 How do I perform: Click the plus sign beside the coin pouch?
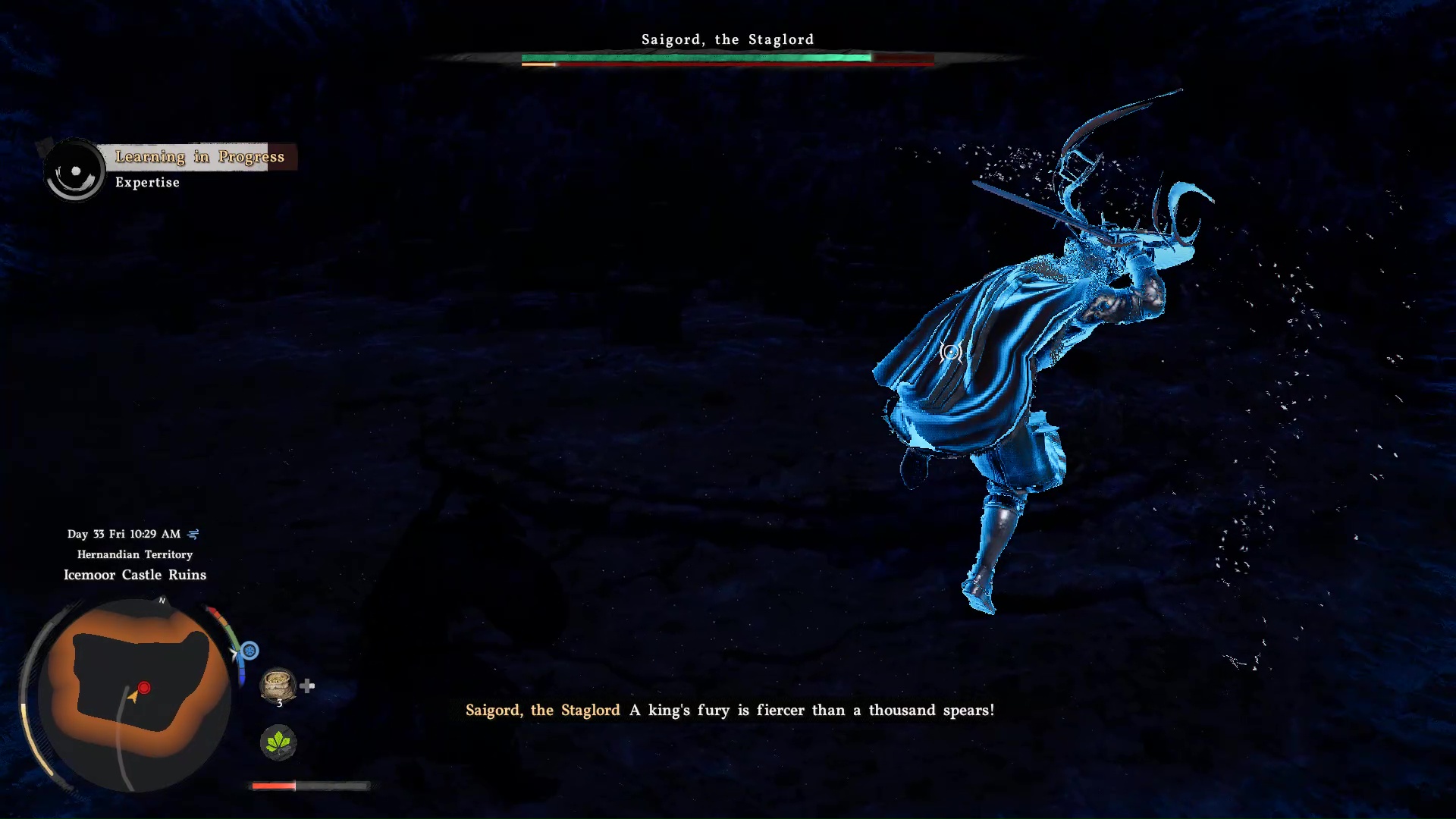pyautogui.click(x=307, y=685)
